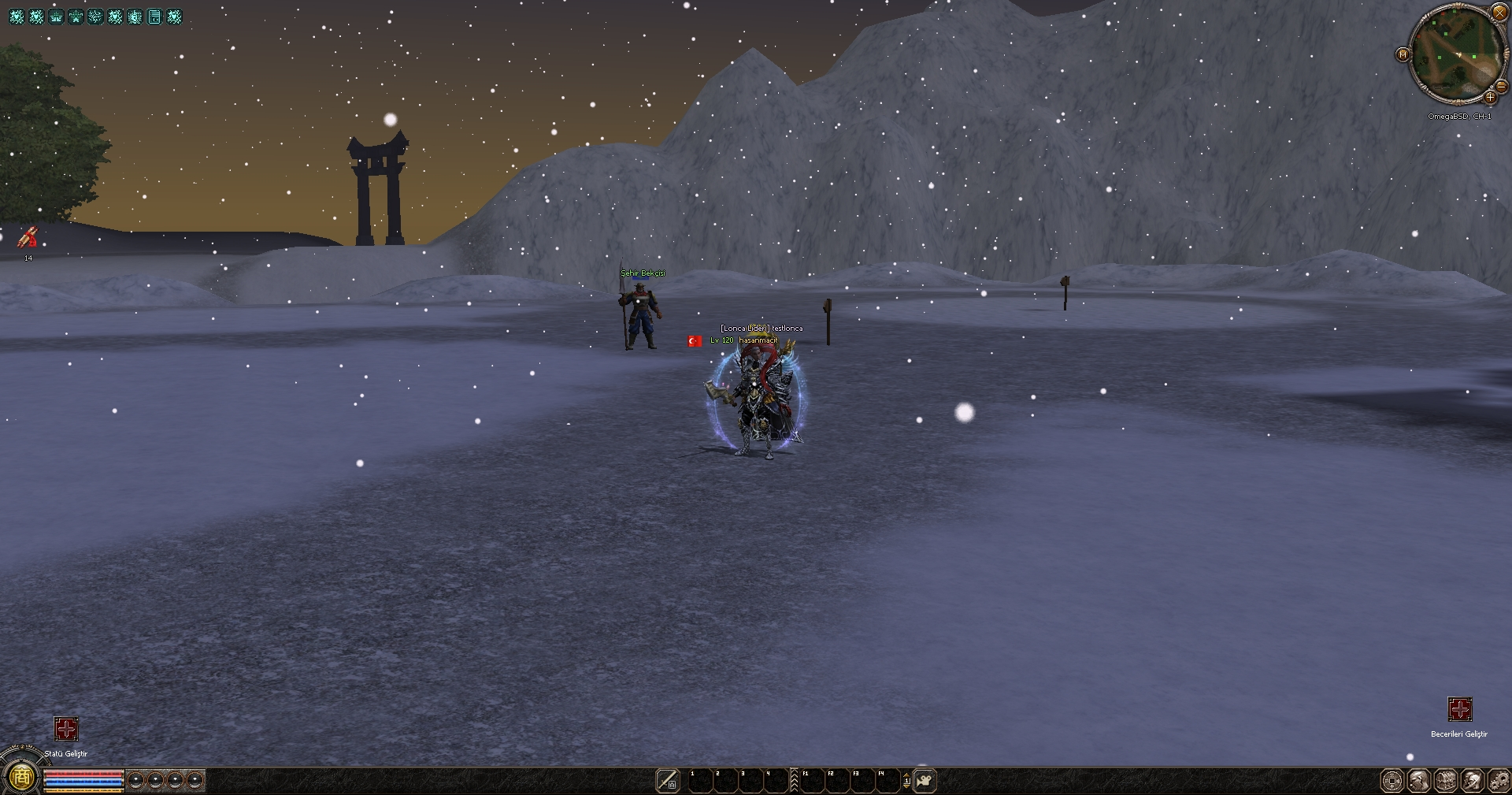Viewport: 1512px width, 795px height.
Task: Click the red scroll icon with number 14
Action: (28, 237)
